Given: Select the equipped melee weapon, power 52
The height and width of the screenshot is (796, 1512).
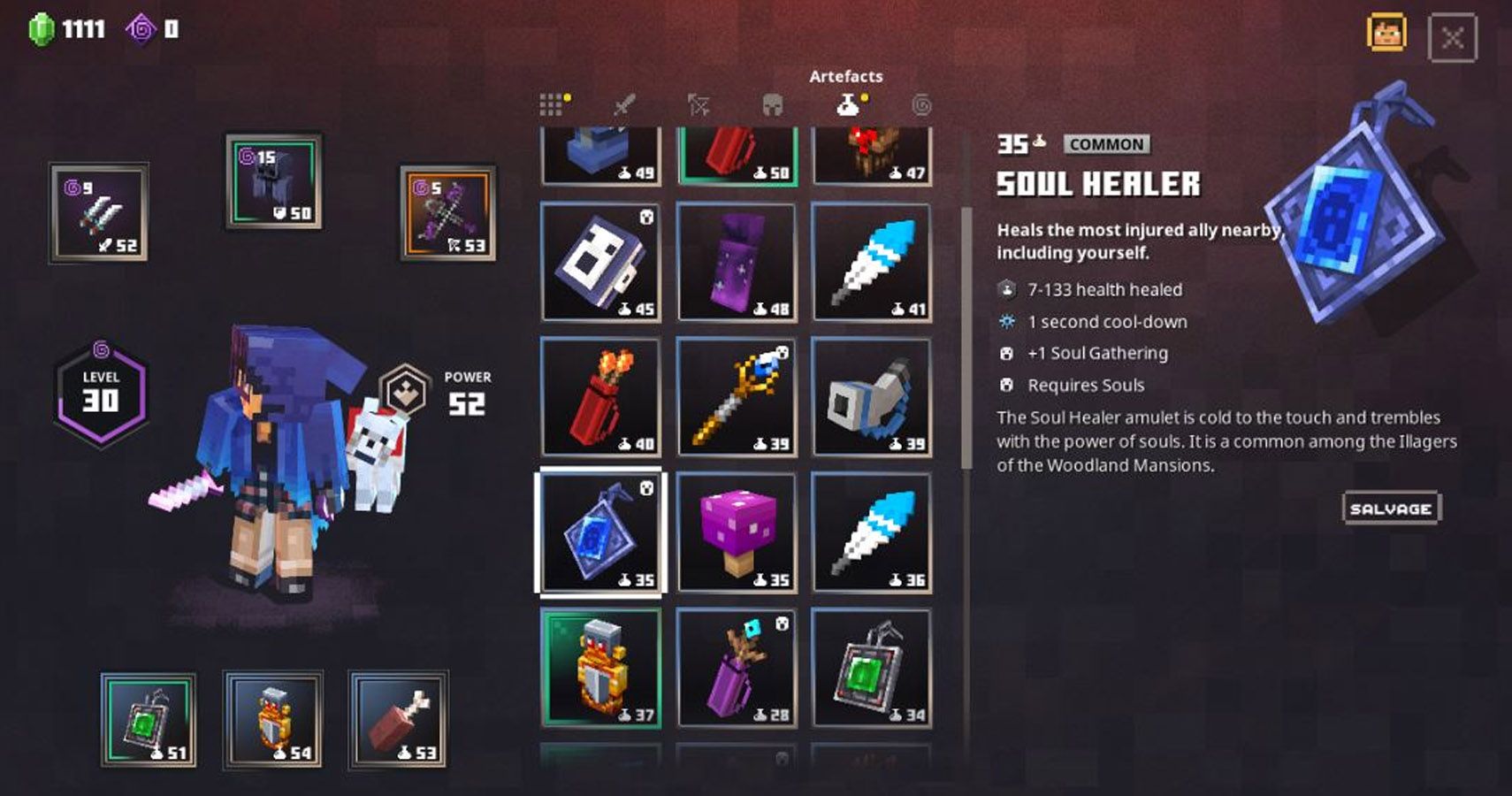Looking at the screenshot, I should pos(98,212).
